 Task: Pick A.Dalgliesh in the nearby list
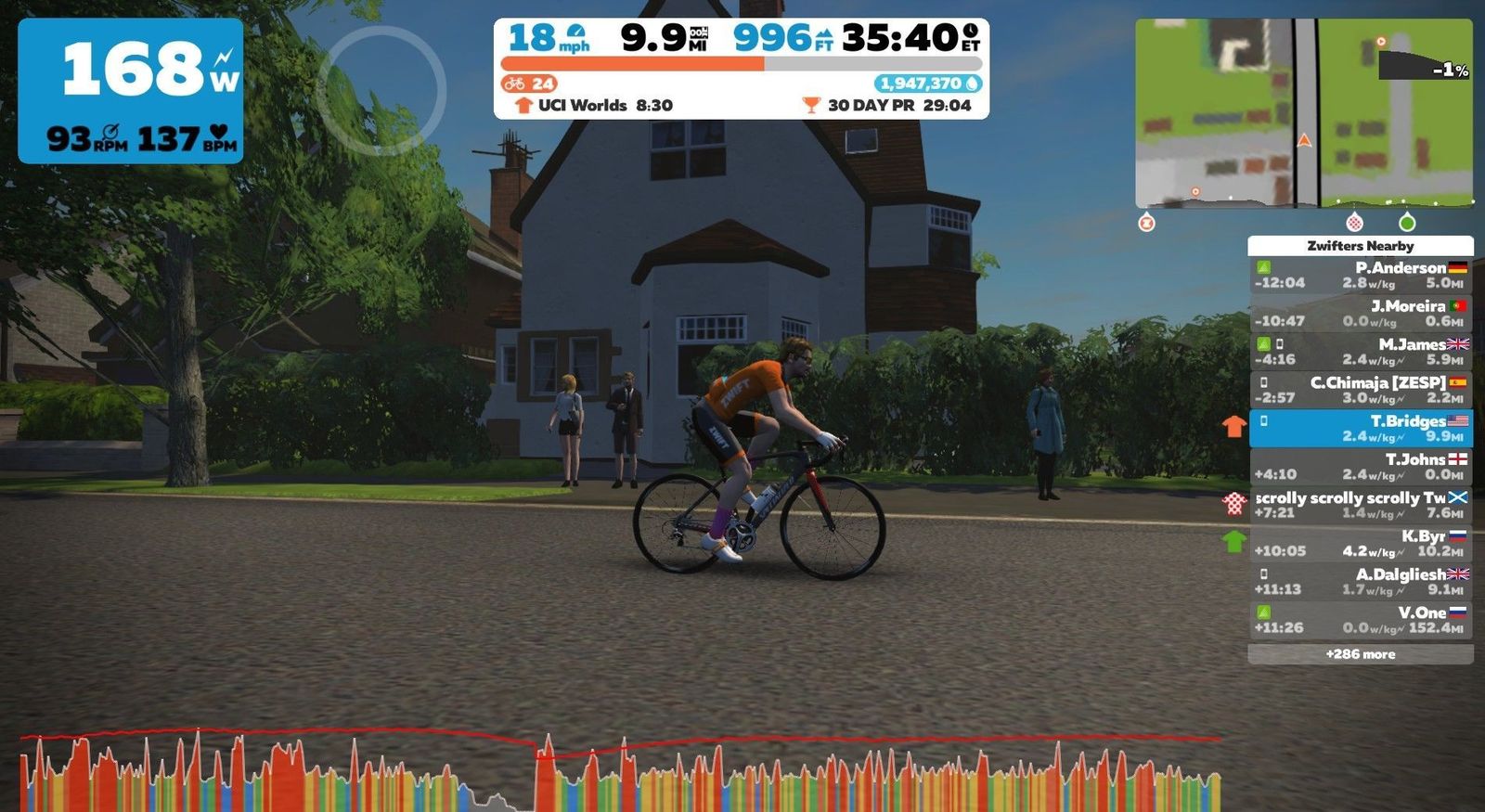tap(1361, 582)
